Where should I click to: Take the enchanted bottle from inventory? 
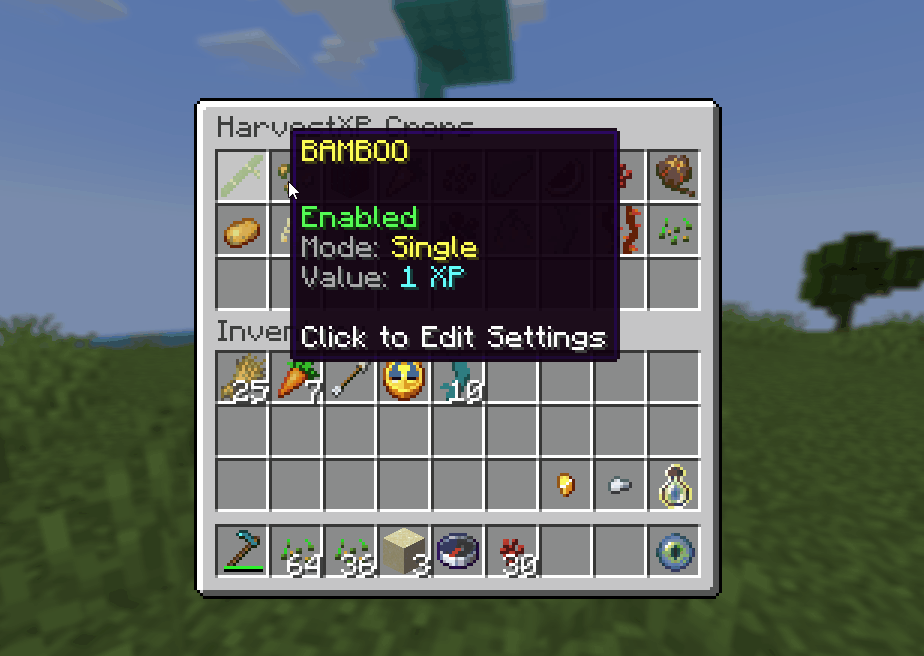coord(675,486)
